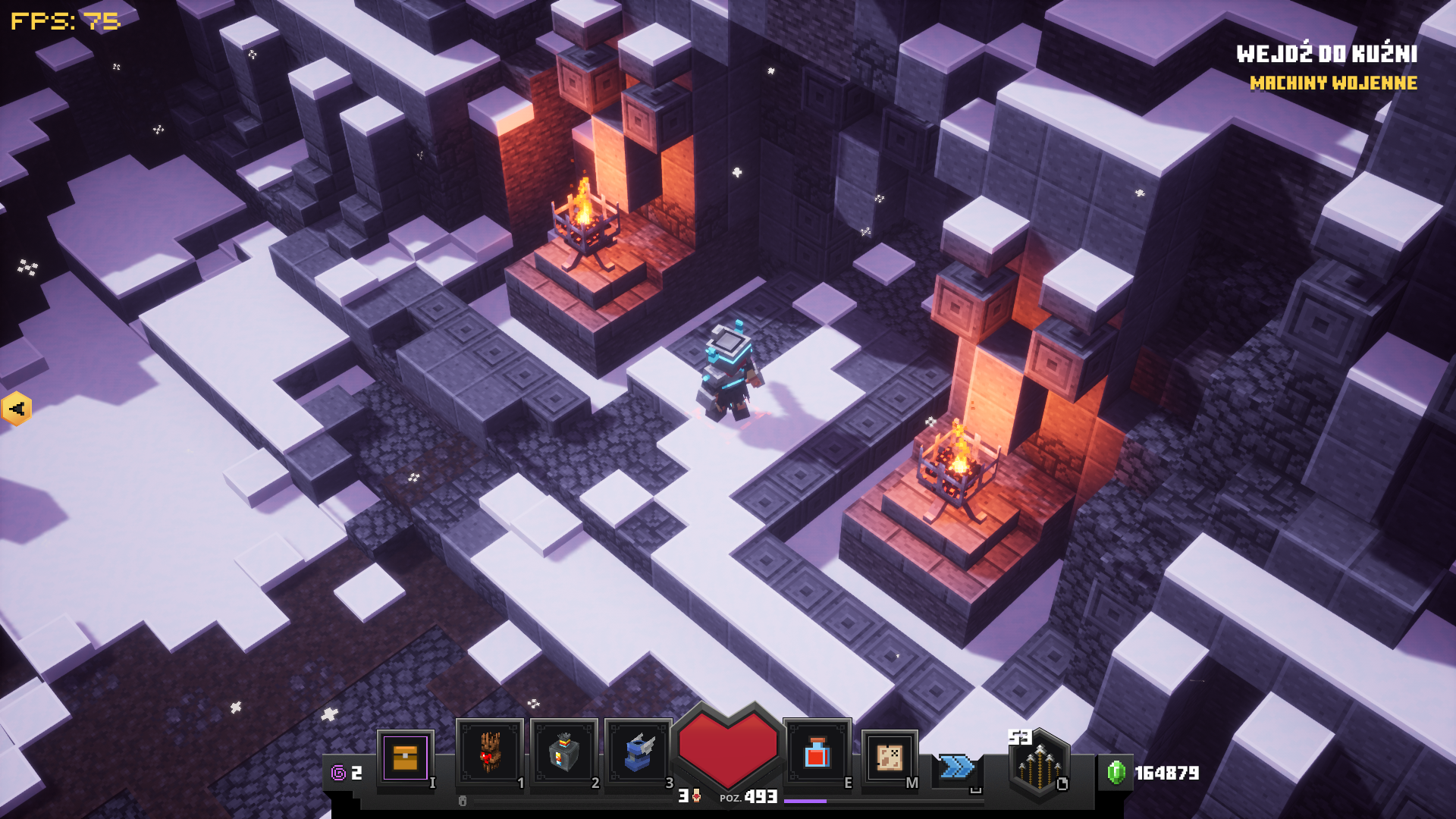Trigger the blue dodge roll arrows
Screen dimensions: 1456x819
pos(956,767)
